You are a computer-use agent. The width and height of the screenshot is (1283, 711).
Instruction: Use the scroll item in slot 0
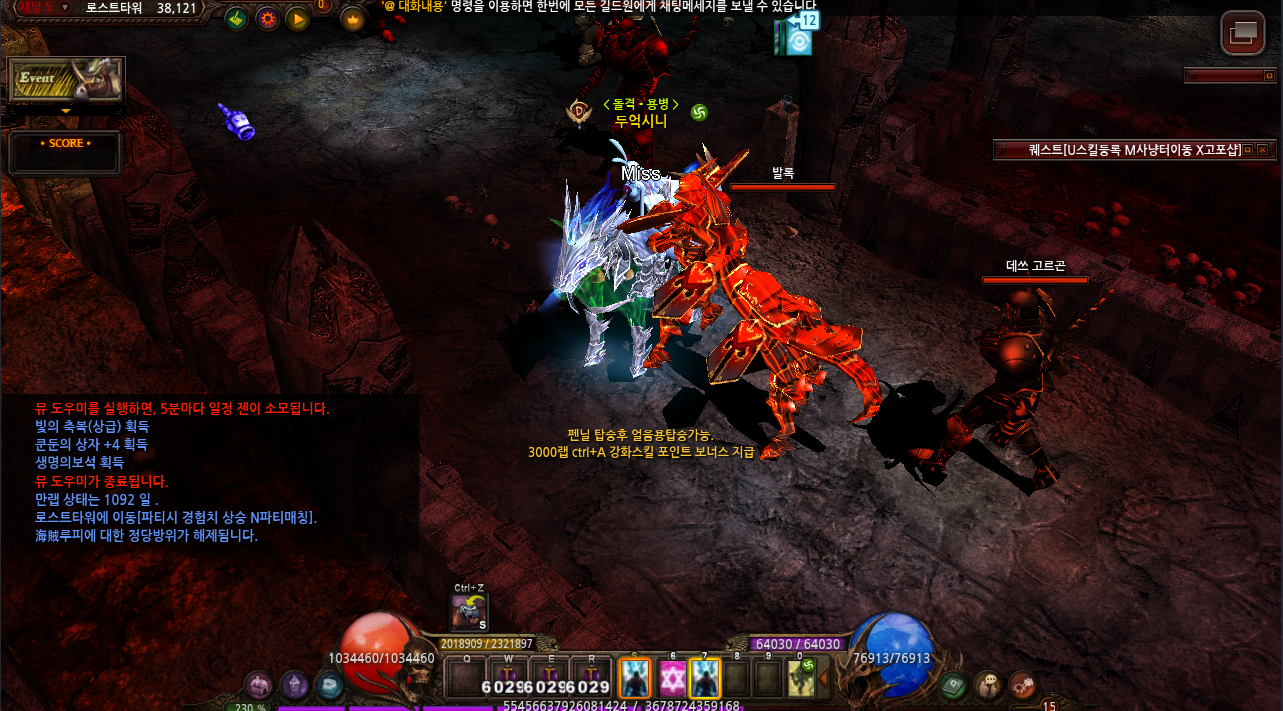(802, 678)
